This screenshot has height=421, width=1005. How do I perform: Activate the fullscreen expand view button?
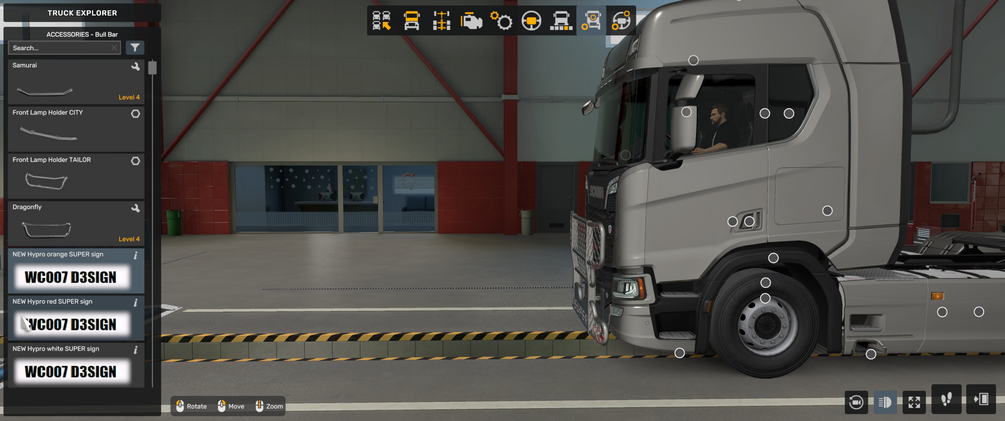click(914, 402)
